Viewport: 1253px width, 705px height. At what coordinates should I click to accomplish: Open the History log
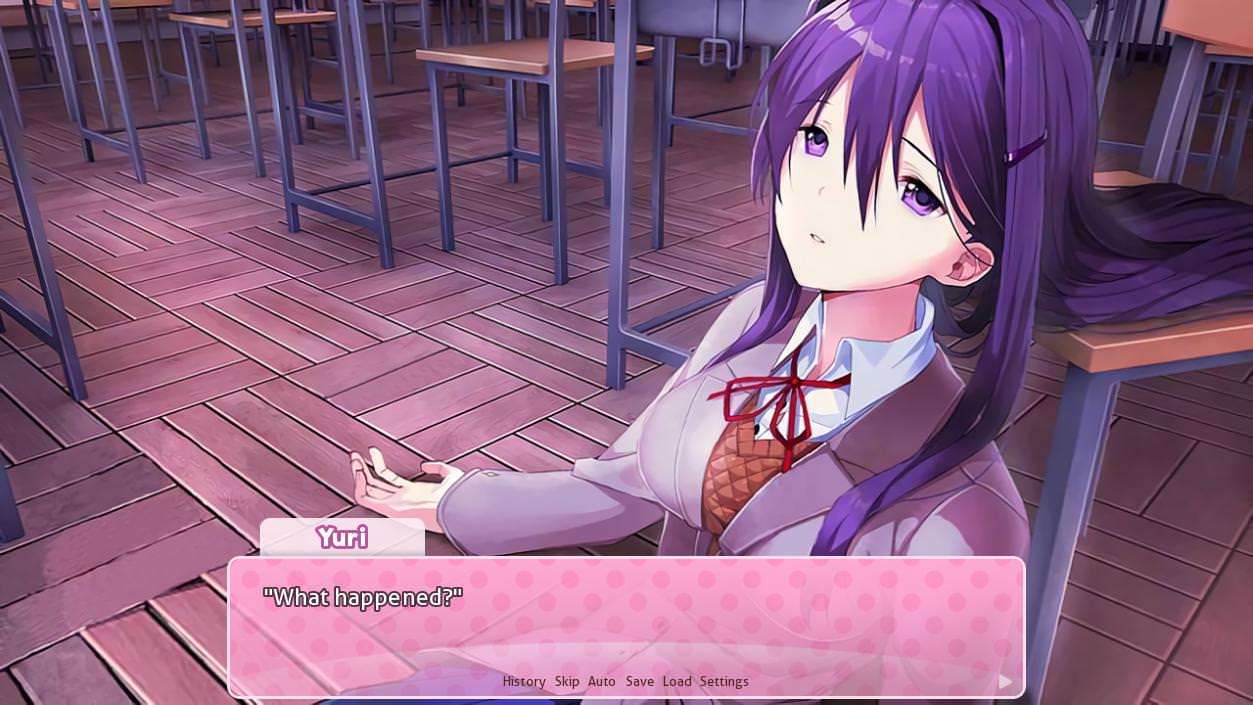point(524,681)
